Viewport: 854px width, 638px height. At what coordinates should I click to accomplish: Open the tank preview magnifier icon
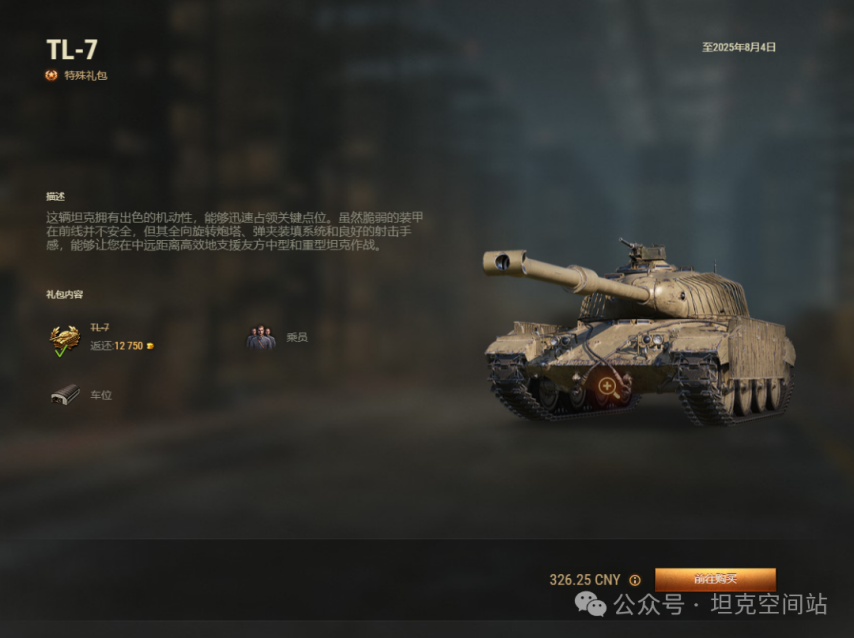(607, 386)
